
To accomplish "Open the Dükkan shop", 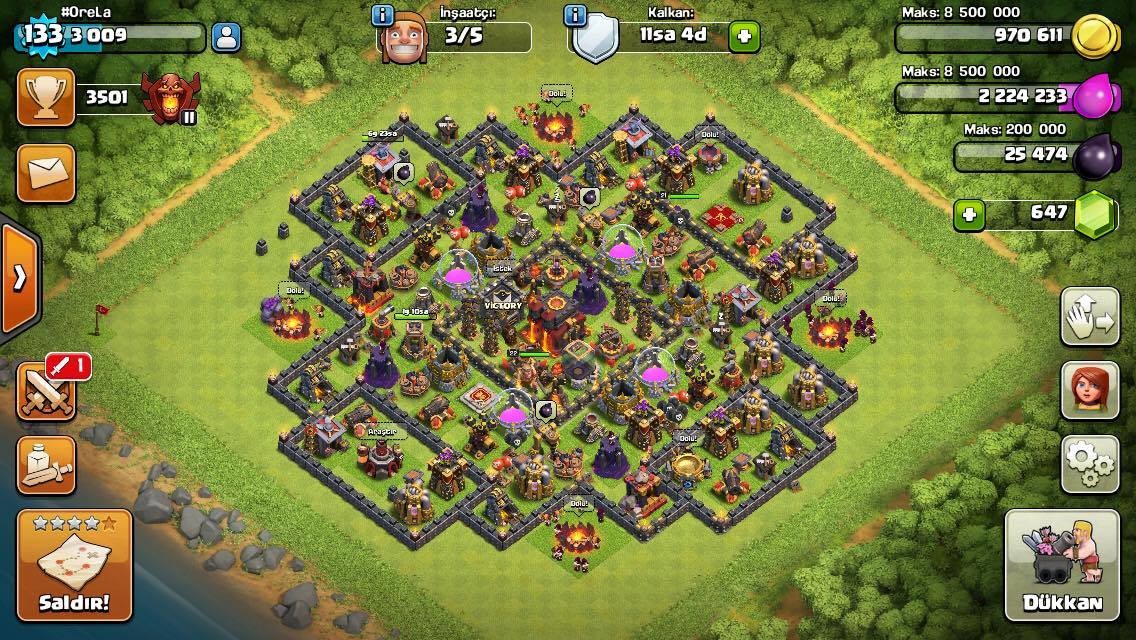I will pyautogui.click(x=1062, y=566).
